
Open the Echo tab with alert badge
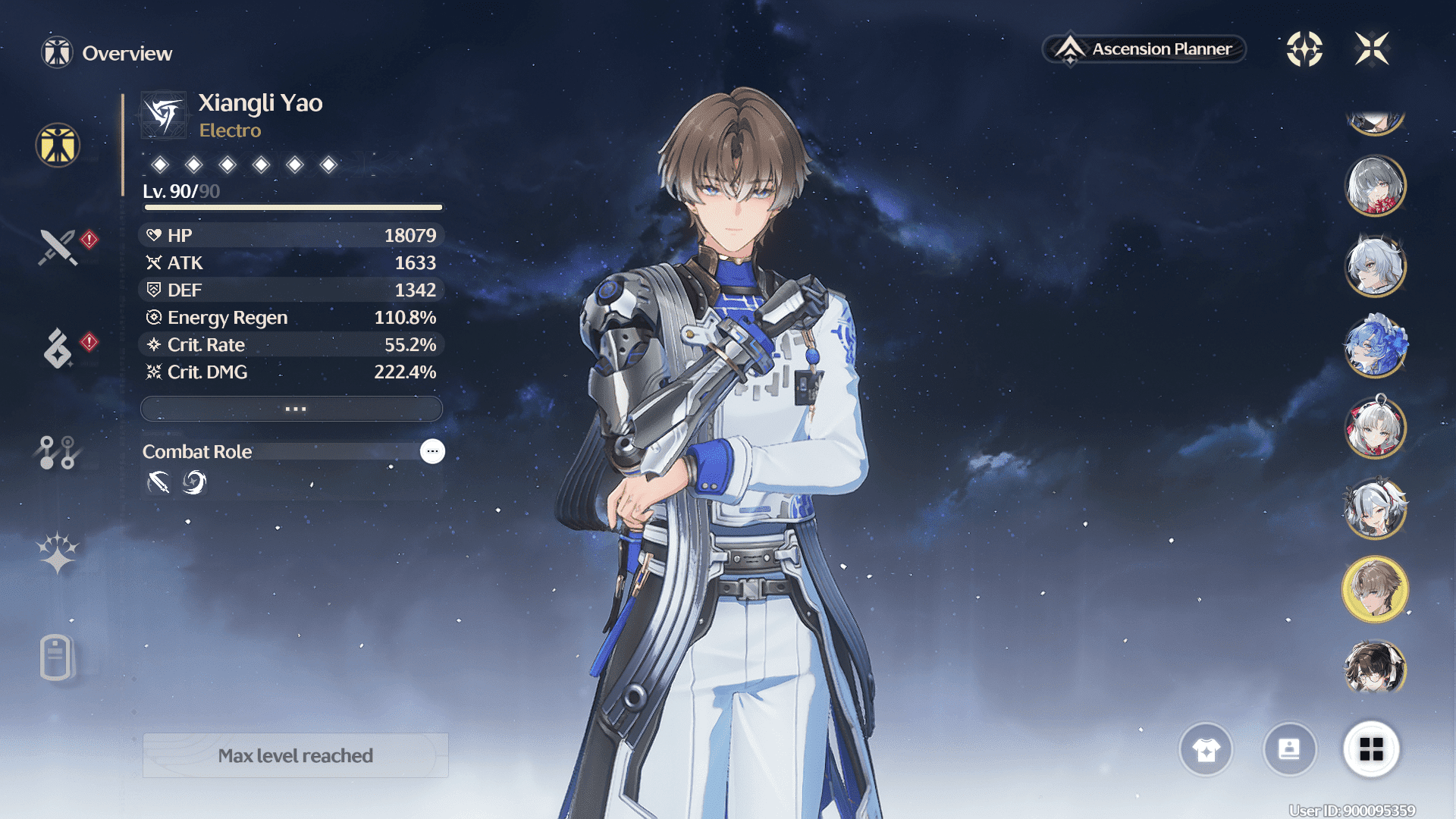click(58, 349)
